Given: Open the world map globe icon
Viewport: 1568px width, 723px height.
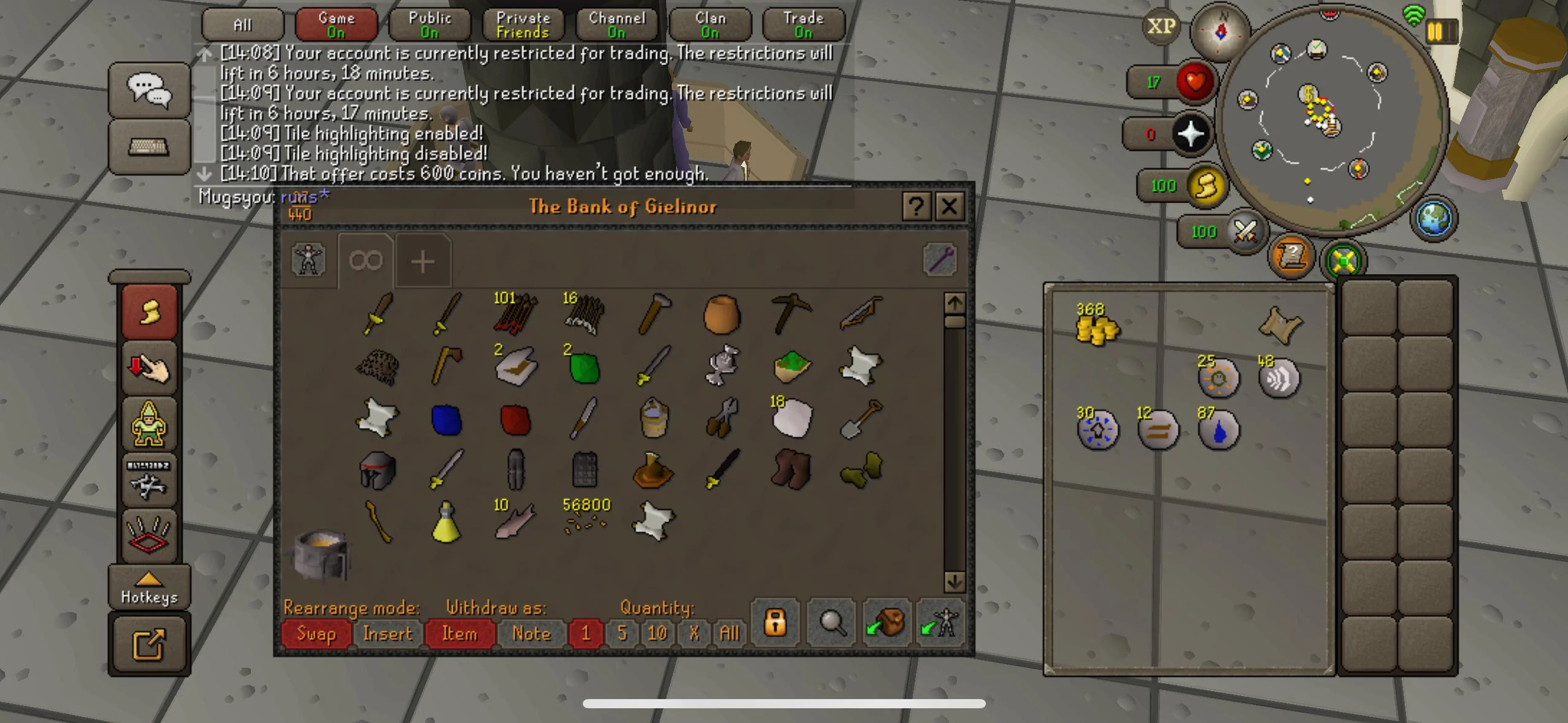Looking at the screenshot, I should pos(1434,219).
